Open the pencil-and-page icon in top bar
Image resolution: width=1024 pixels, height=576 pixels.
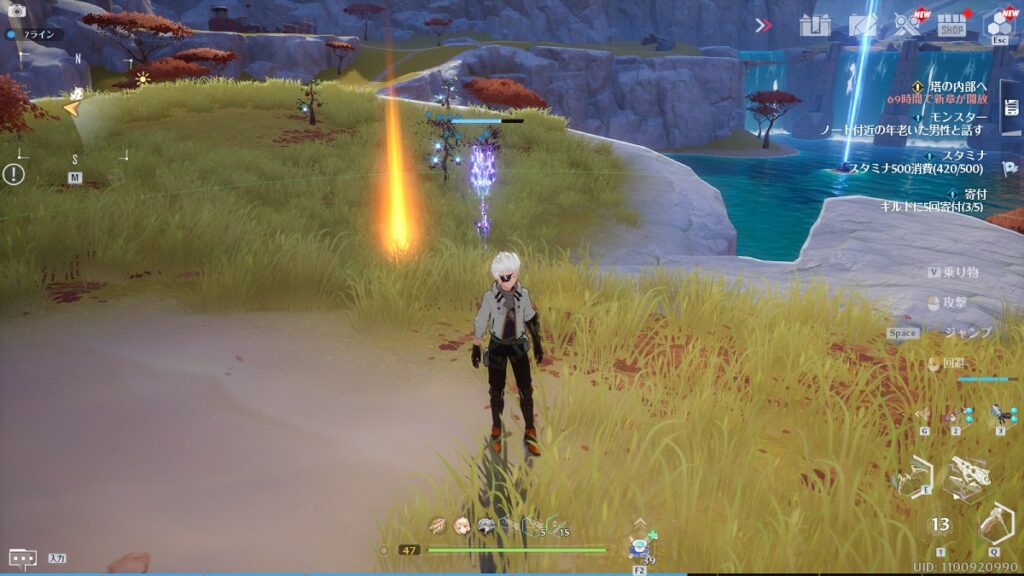click(863, 26)
